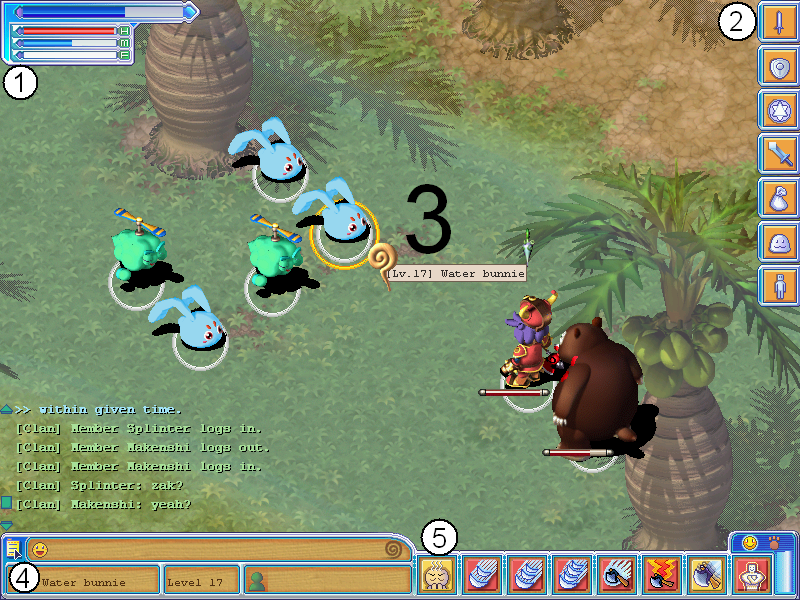Open the upright sword menu button
The height and width of the screenshot is (600, 800).
pyautogui.click(x=778, y=23)
